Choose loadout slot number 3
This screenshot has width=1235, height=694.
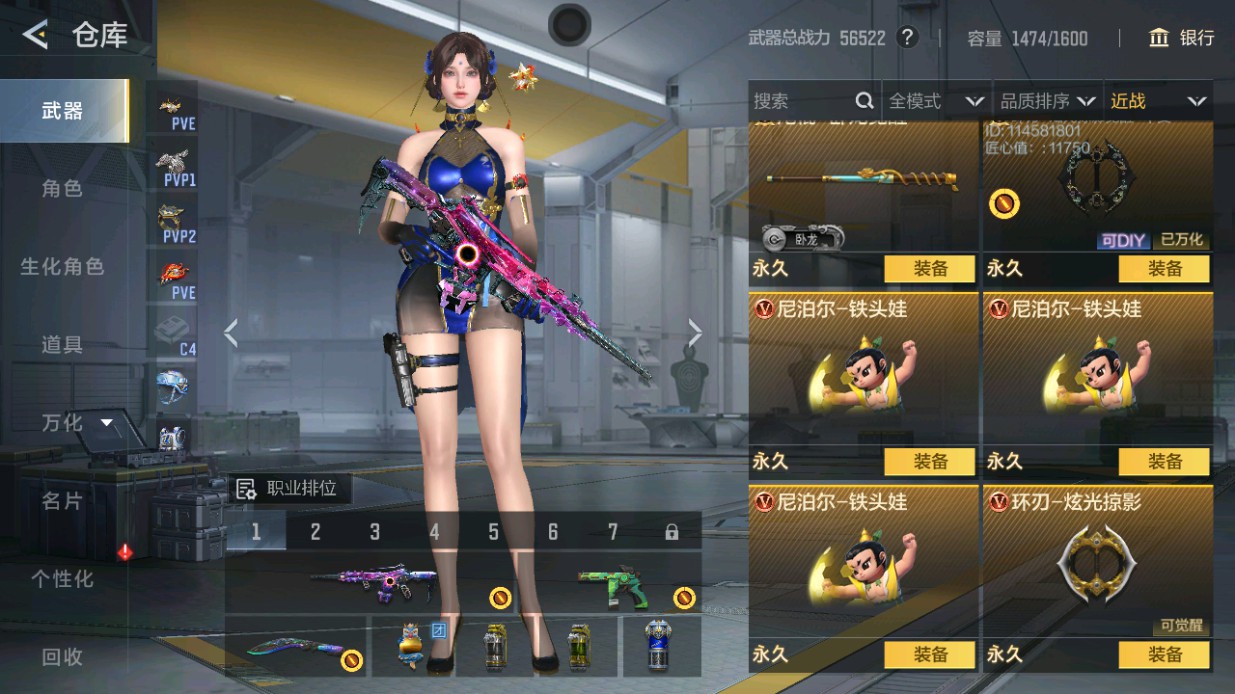coord(375,532)
